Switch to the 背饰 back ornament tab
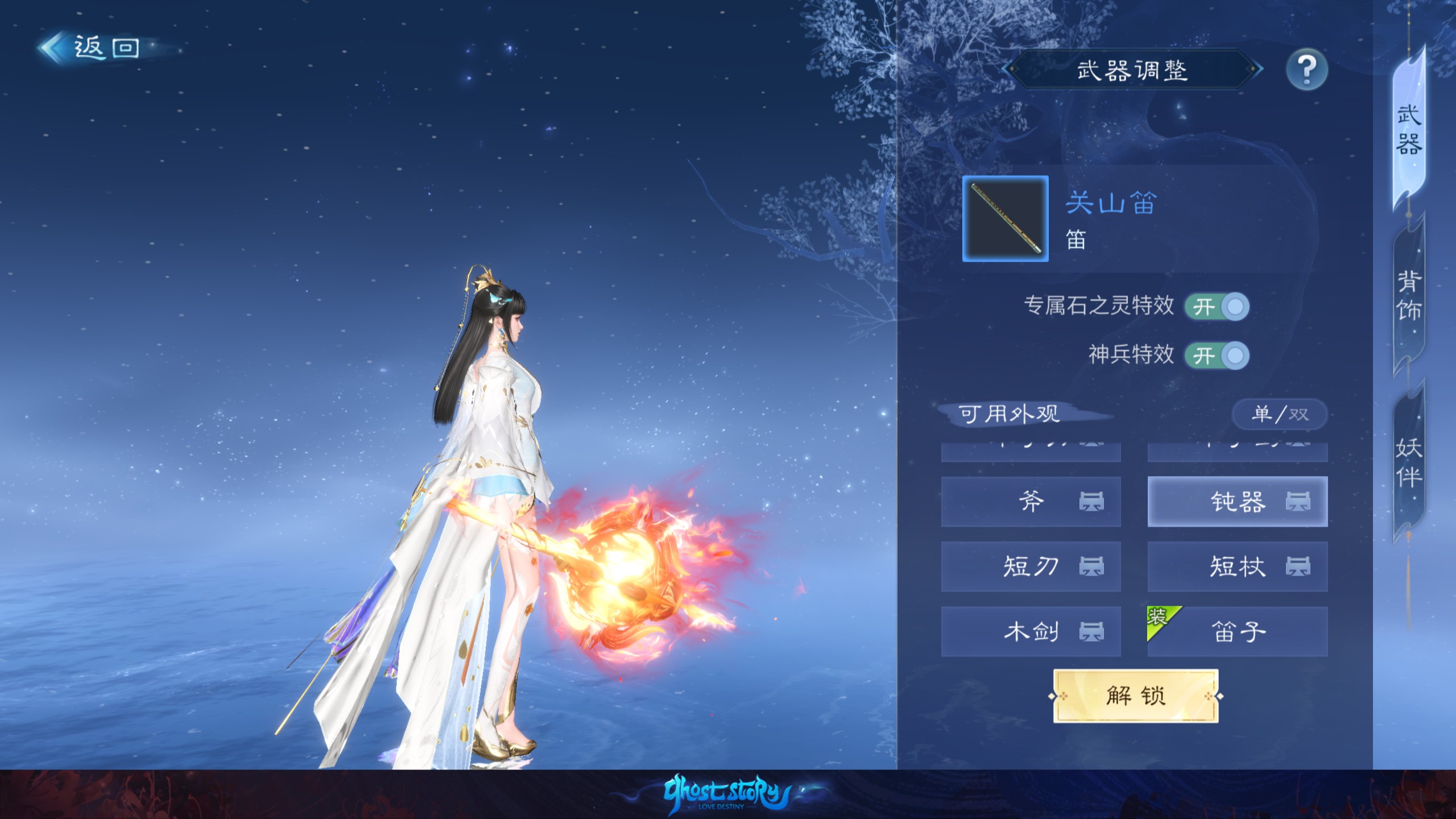1456x819 pixels. tap(1409, 296)
